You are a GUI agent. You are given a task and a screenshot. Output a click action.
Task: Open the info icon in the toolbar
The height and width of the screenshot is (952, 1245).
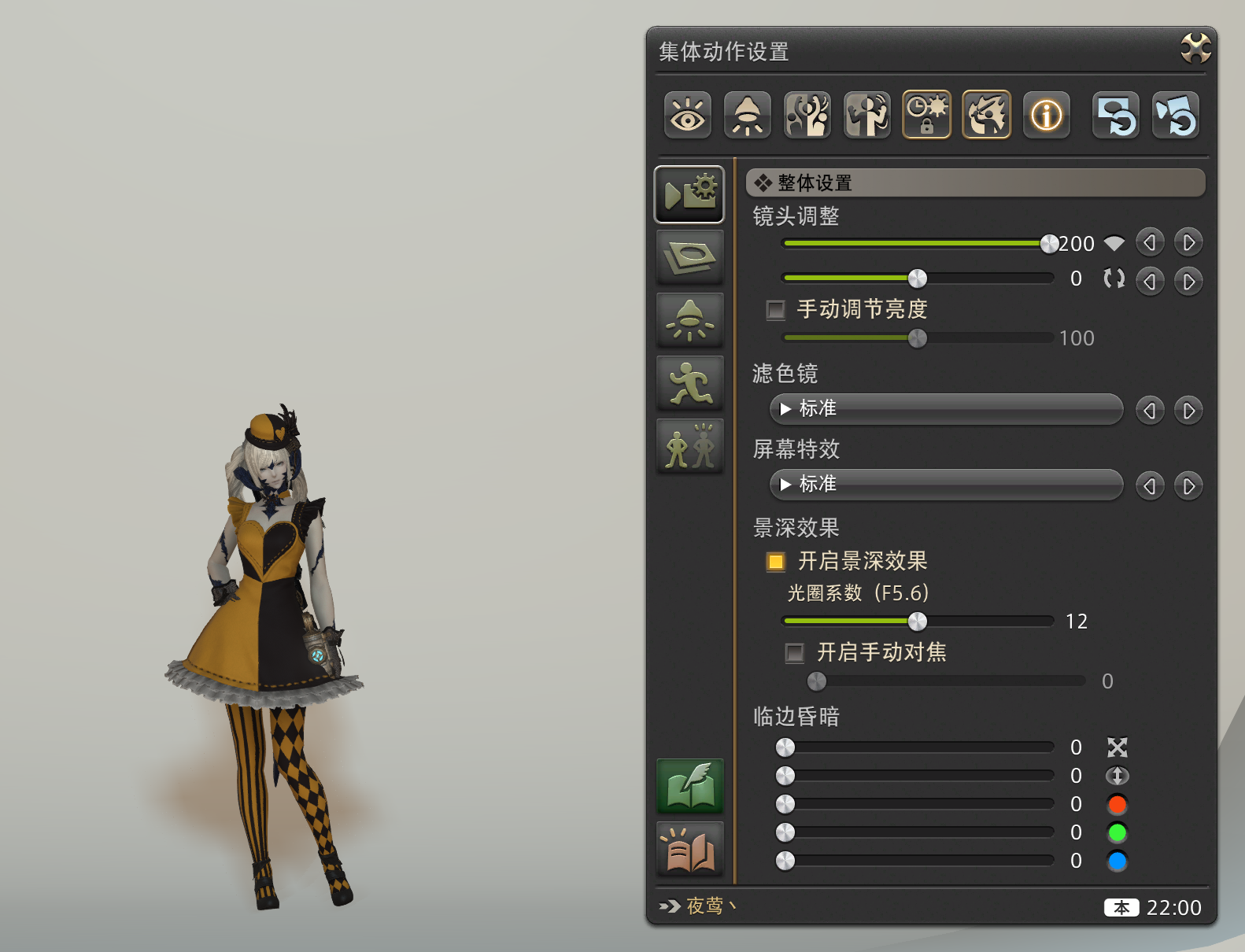(1046, 115)
